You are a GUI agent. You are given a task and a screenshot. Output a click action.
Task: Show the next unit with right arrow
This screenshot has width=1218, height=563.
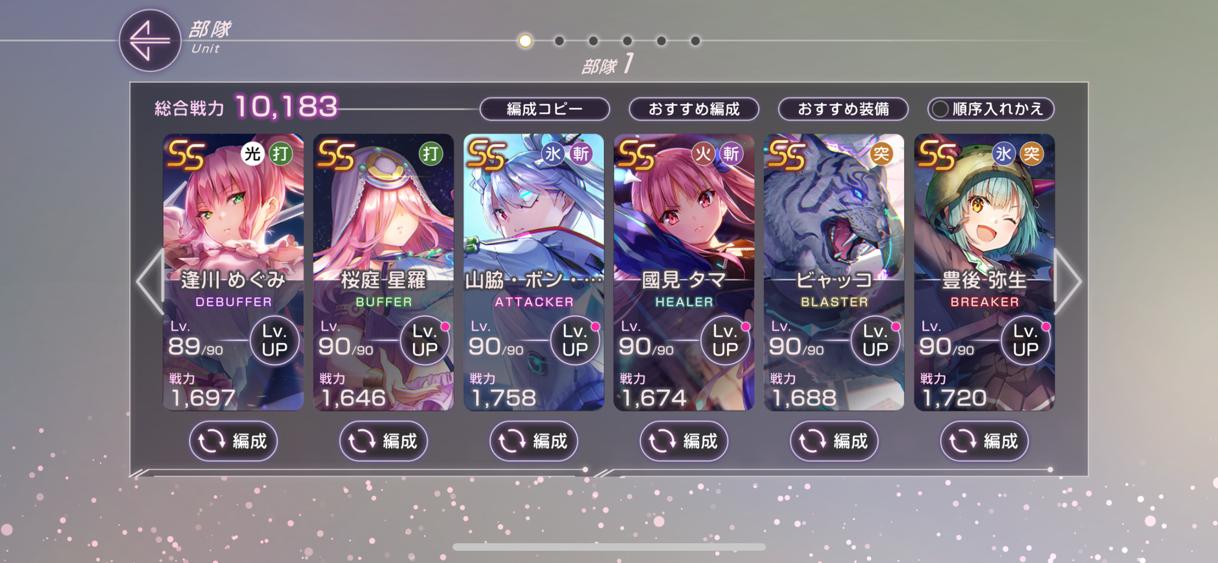click(1066, 281)
